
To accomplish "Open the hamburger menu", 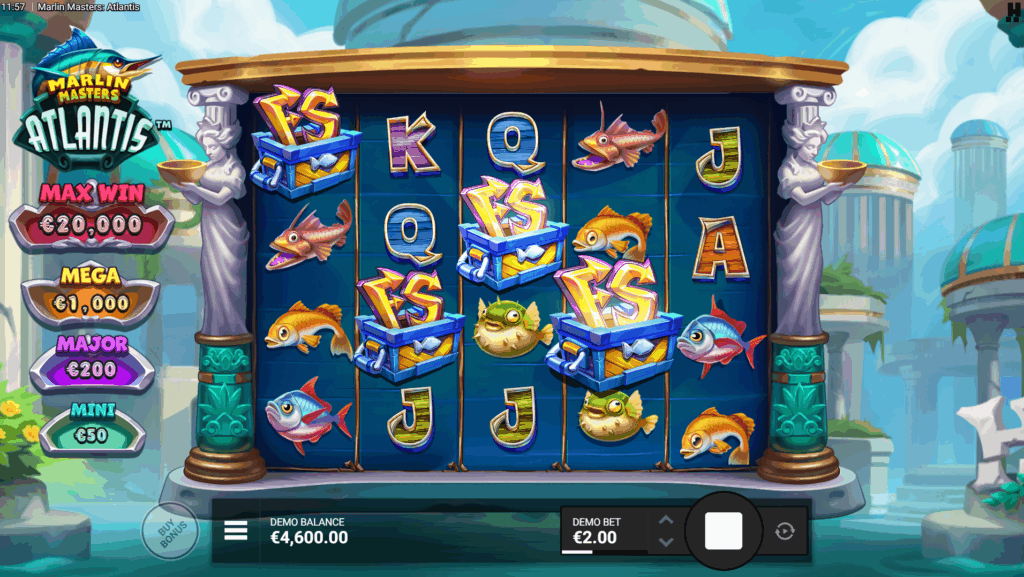I will tap(236, 530).
